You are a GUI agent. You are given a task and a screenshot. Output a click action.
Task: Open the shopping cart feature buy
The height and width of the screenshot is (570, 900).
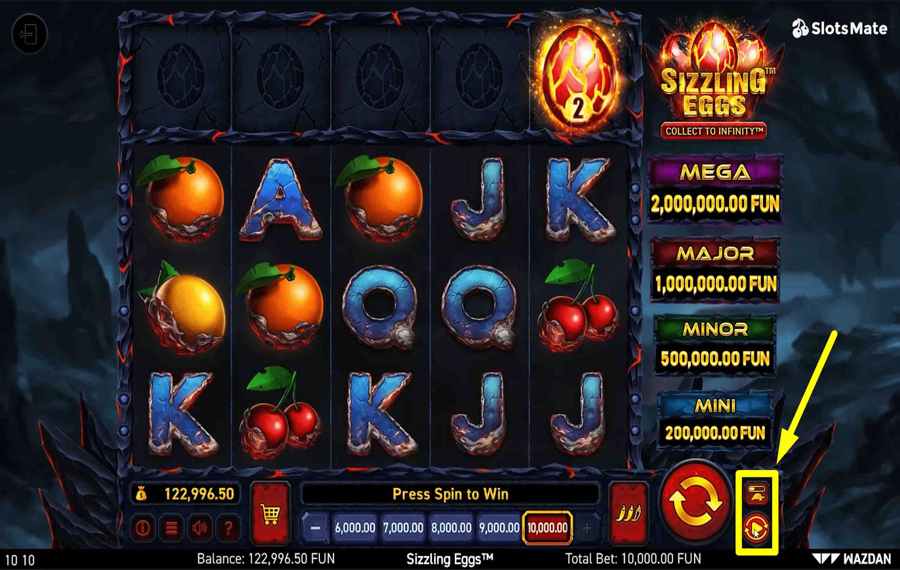270,513
